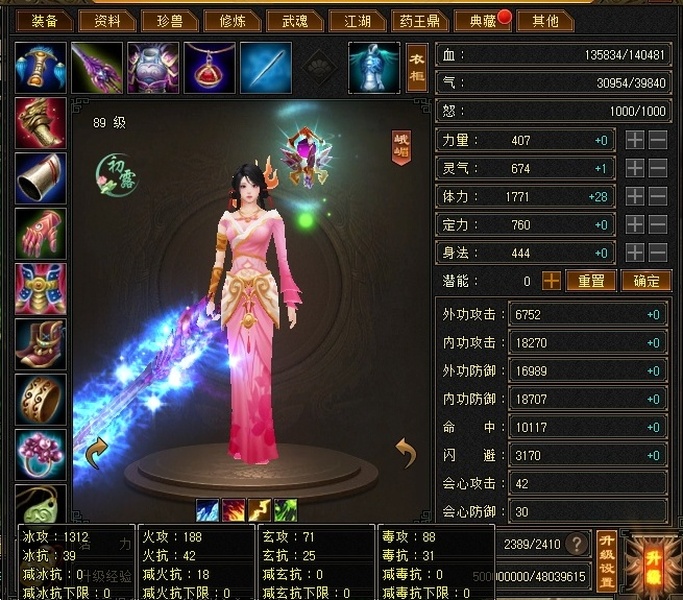Open the 衣柜 wardrobe button
The height and width of the screenshot is (600, 683).
pyautogui.click(x=417, y=66)
